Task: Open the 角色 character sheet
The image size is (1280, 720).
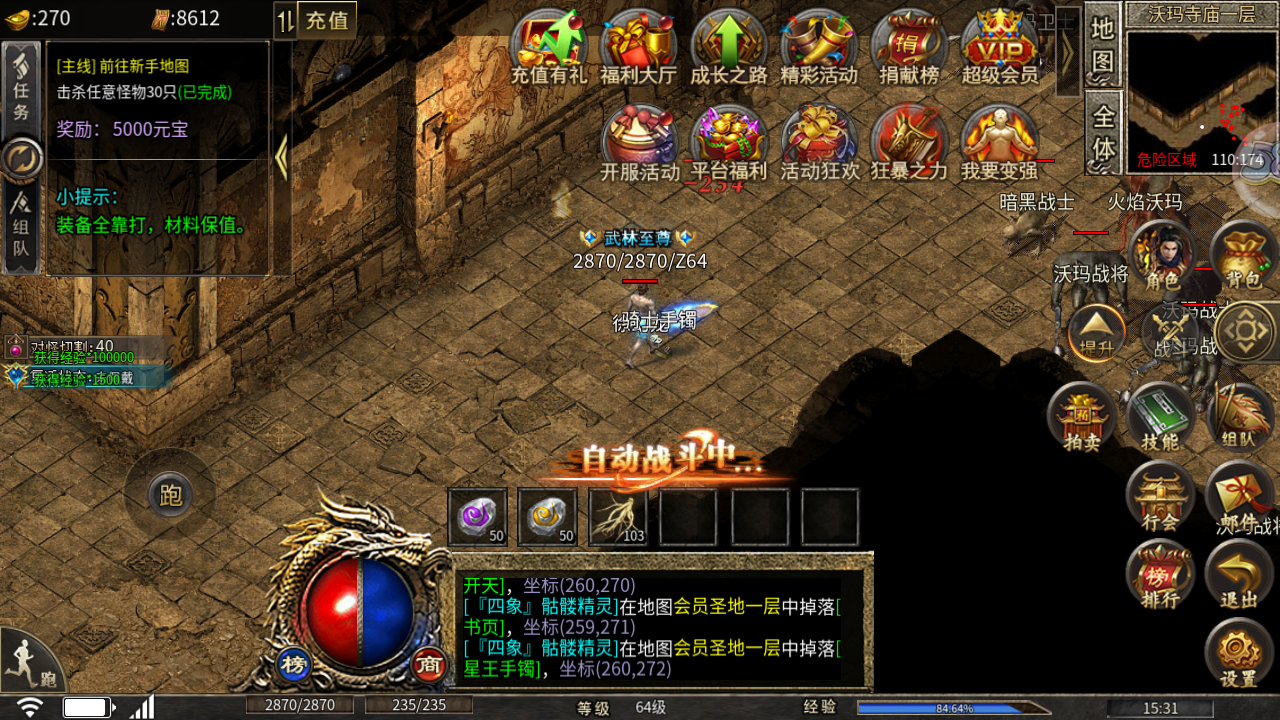Action: point(1162,256)
